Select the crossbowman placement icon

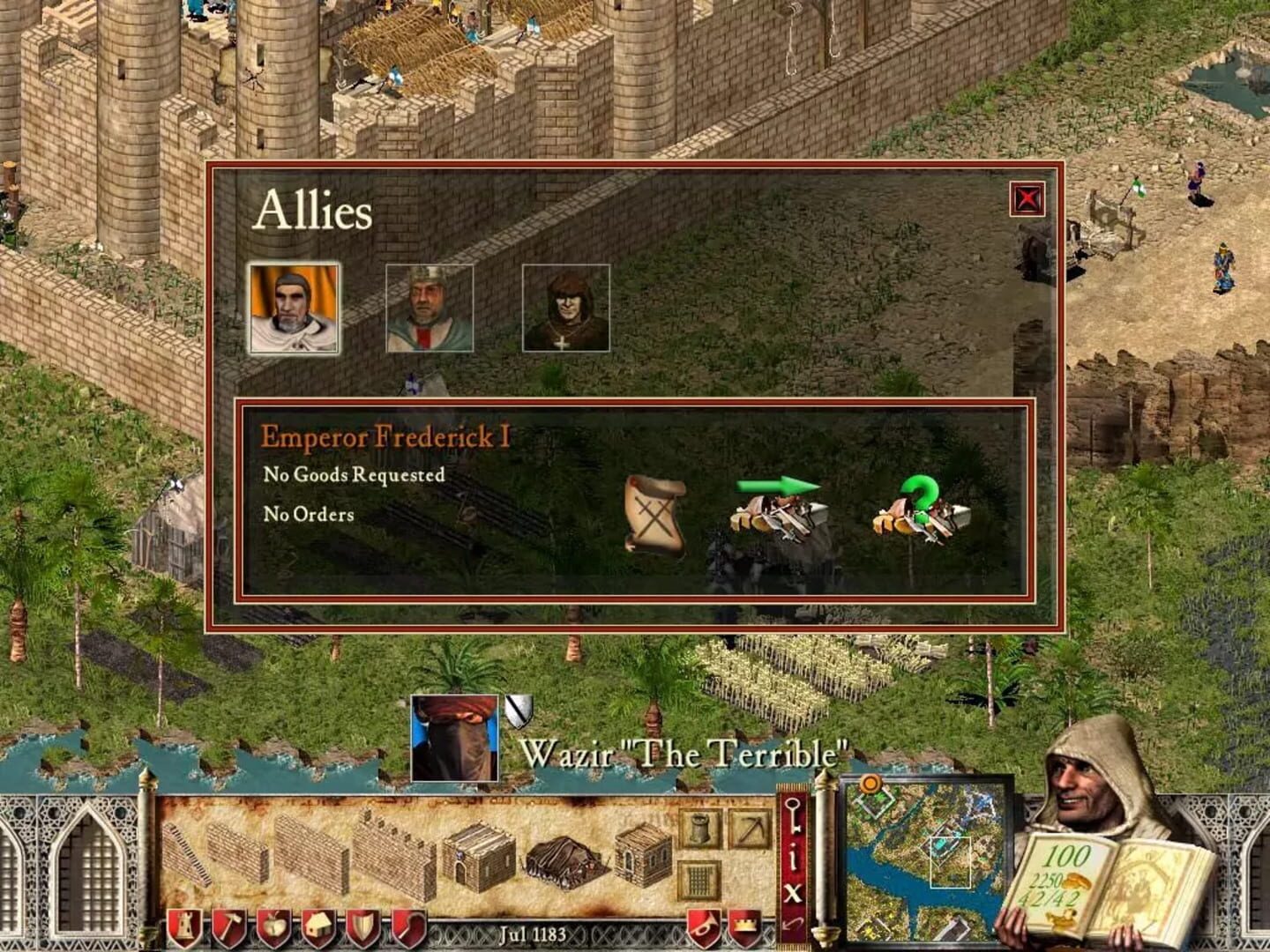[751, 829]
